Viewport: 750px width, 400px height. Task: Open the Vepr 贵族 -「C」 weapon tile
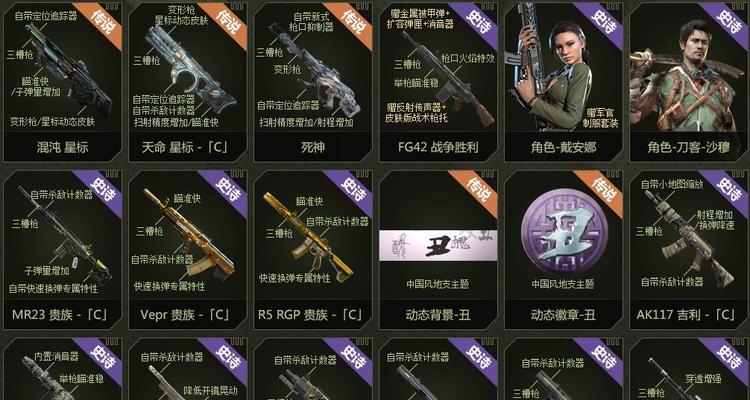tap(187, 250)
